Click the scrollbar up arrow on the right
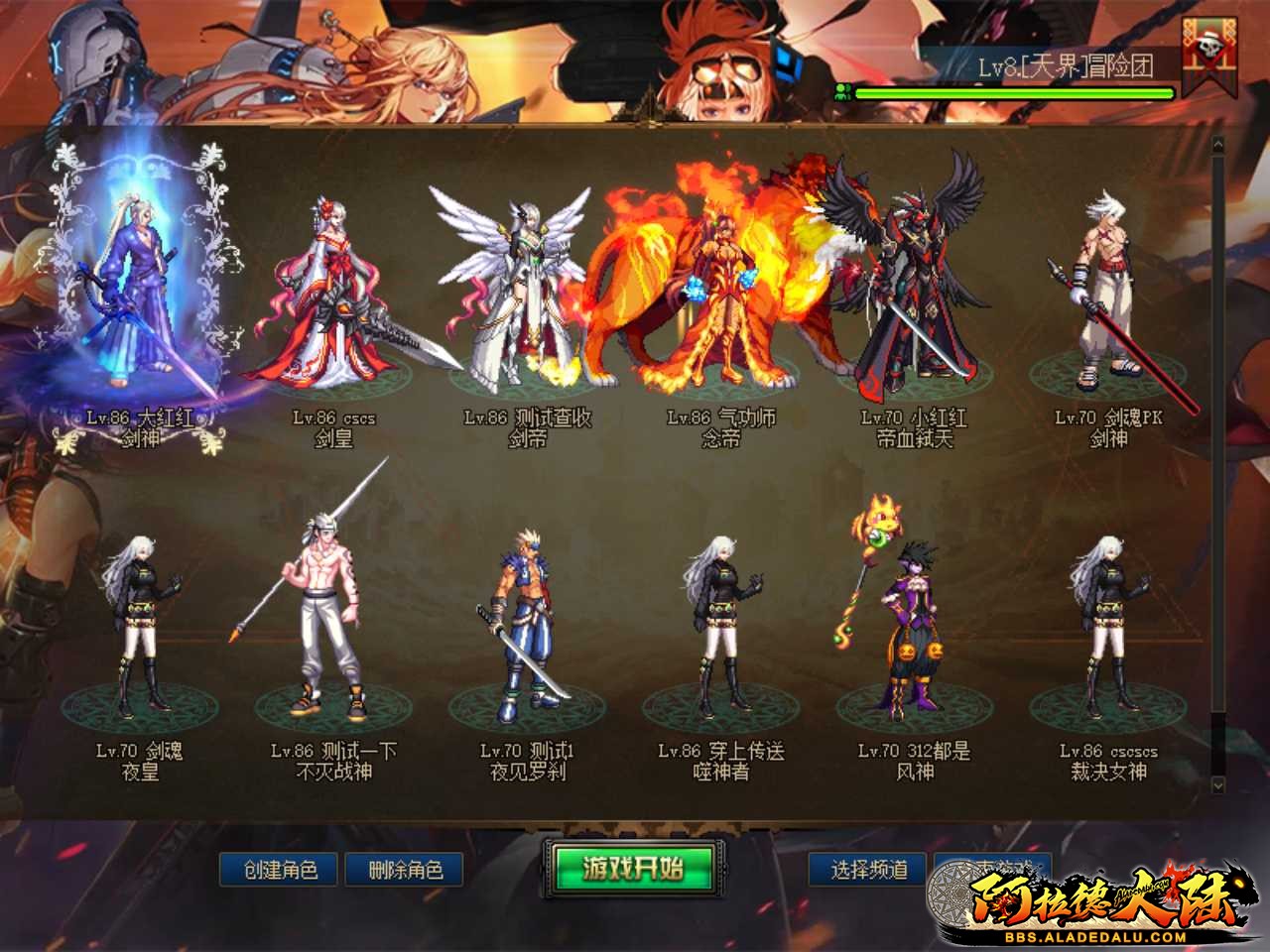1270x952 pixels. click(x=1218, y=144)
